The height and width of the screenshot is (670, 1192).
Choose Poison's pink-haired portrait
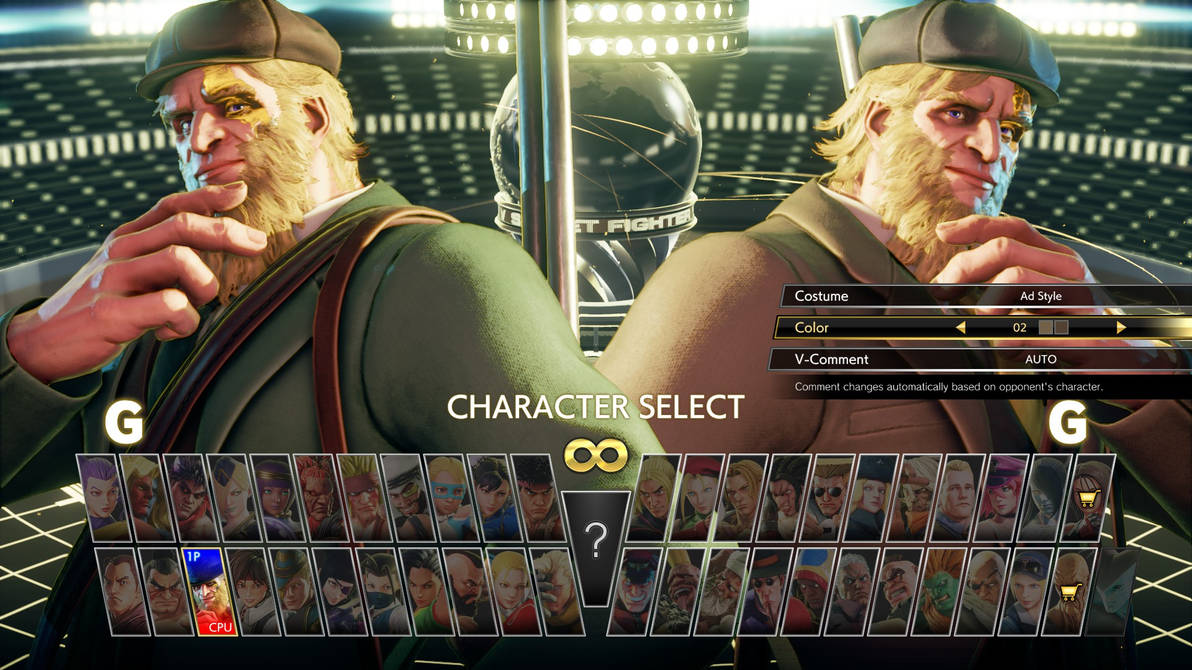pyautogui.click(x=1004, y=497)
